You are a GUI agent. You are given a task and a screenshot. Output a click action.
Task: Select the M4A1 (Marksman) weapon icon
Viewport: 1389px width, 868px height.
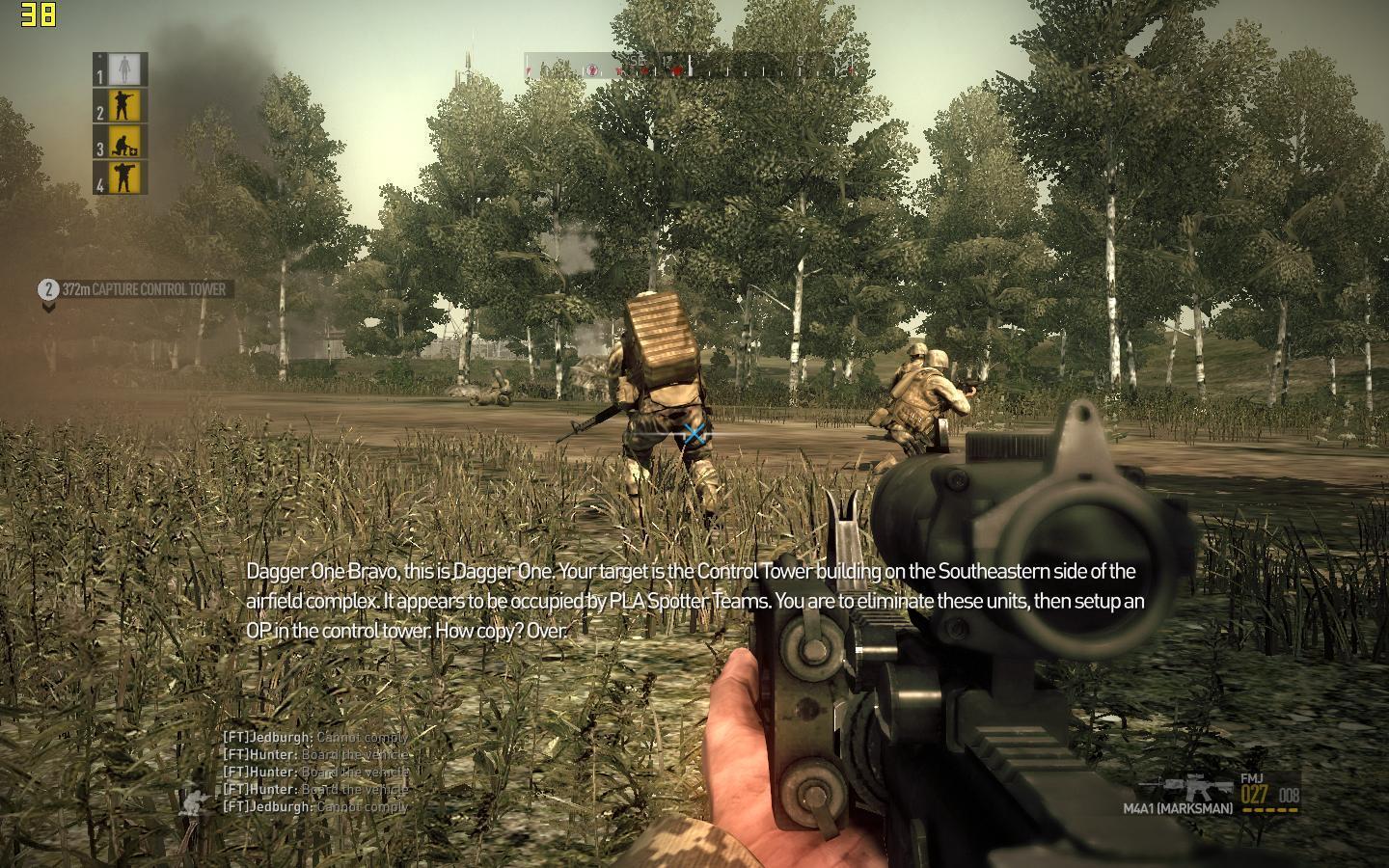1197,788
